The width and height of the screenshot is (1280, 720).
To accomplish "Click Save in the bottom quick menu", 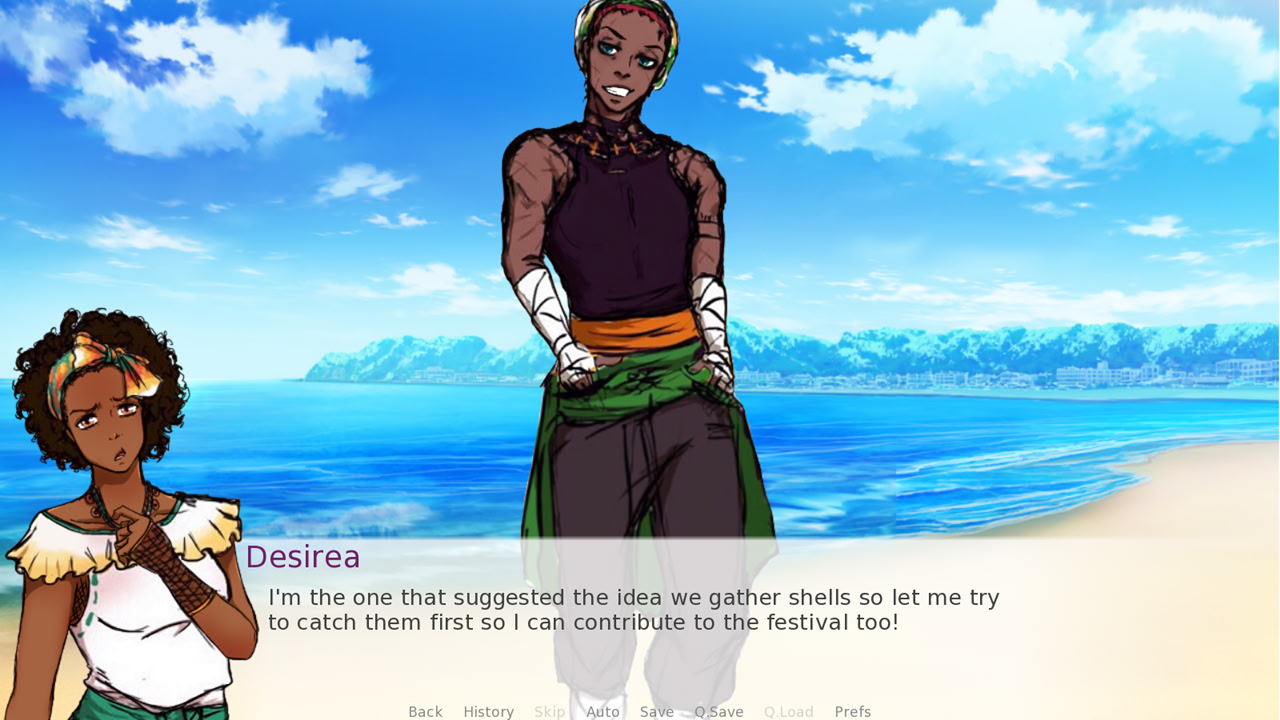I will [x=657, y=711].
